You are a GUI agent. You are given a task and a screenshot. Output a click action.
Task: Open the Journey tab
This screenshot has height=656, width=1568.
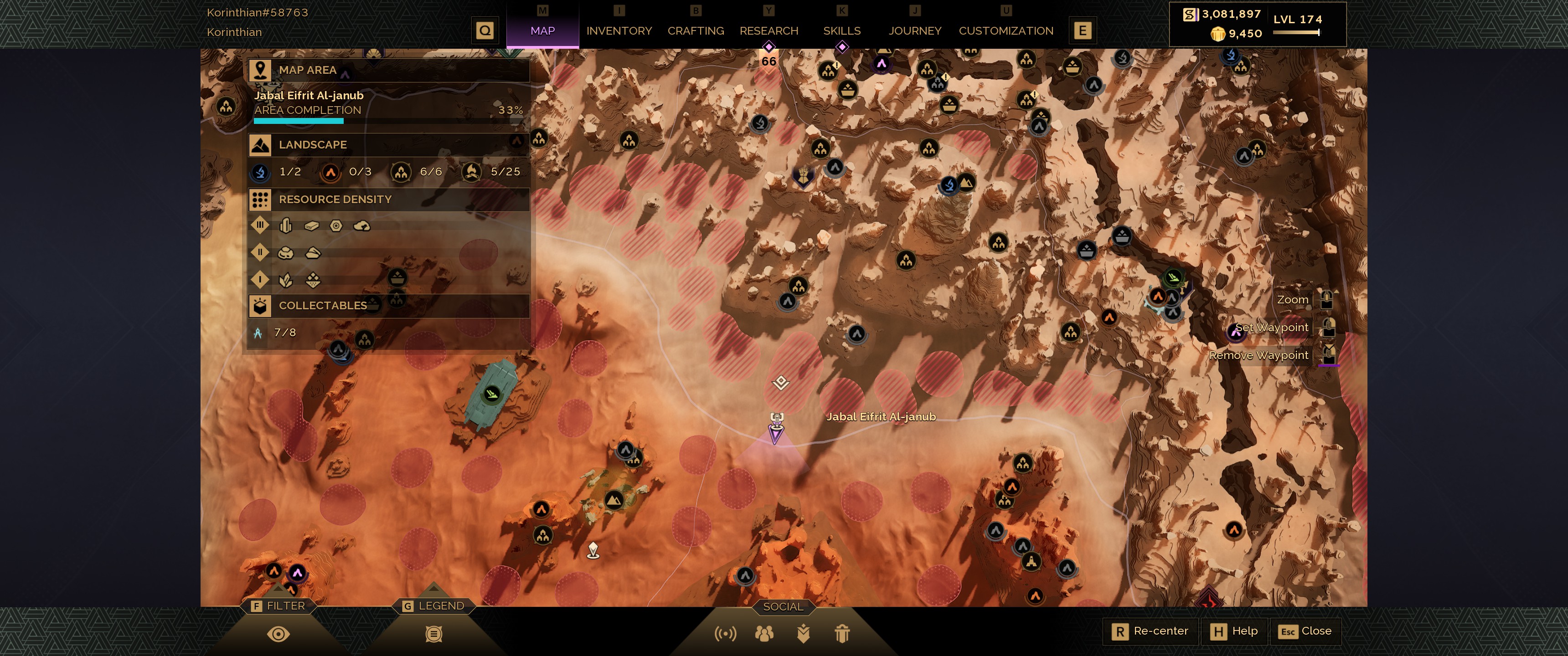(x=914, y=31)
